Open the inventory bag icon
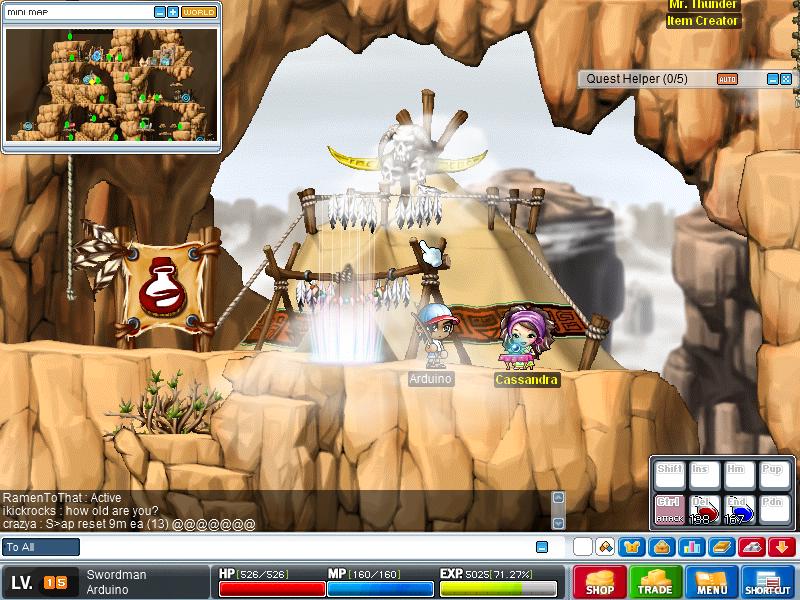This screenshot has height=600, width=800. click(x=660, y=547)
